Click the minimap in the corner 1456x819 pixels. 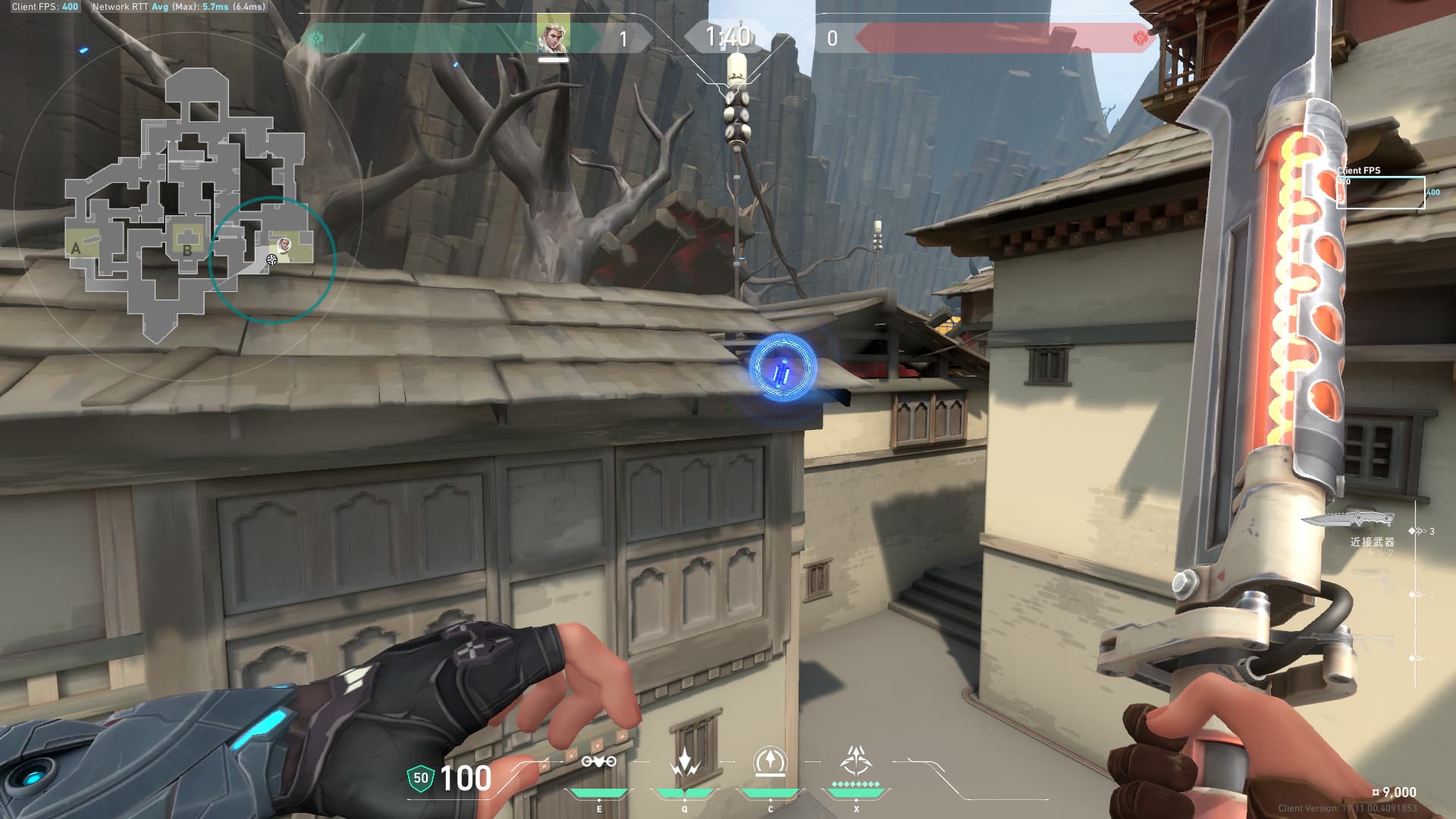pyautogui.click(x=187, y=205)
